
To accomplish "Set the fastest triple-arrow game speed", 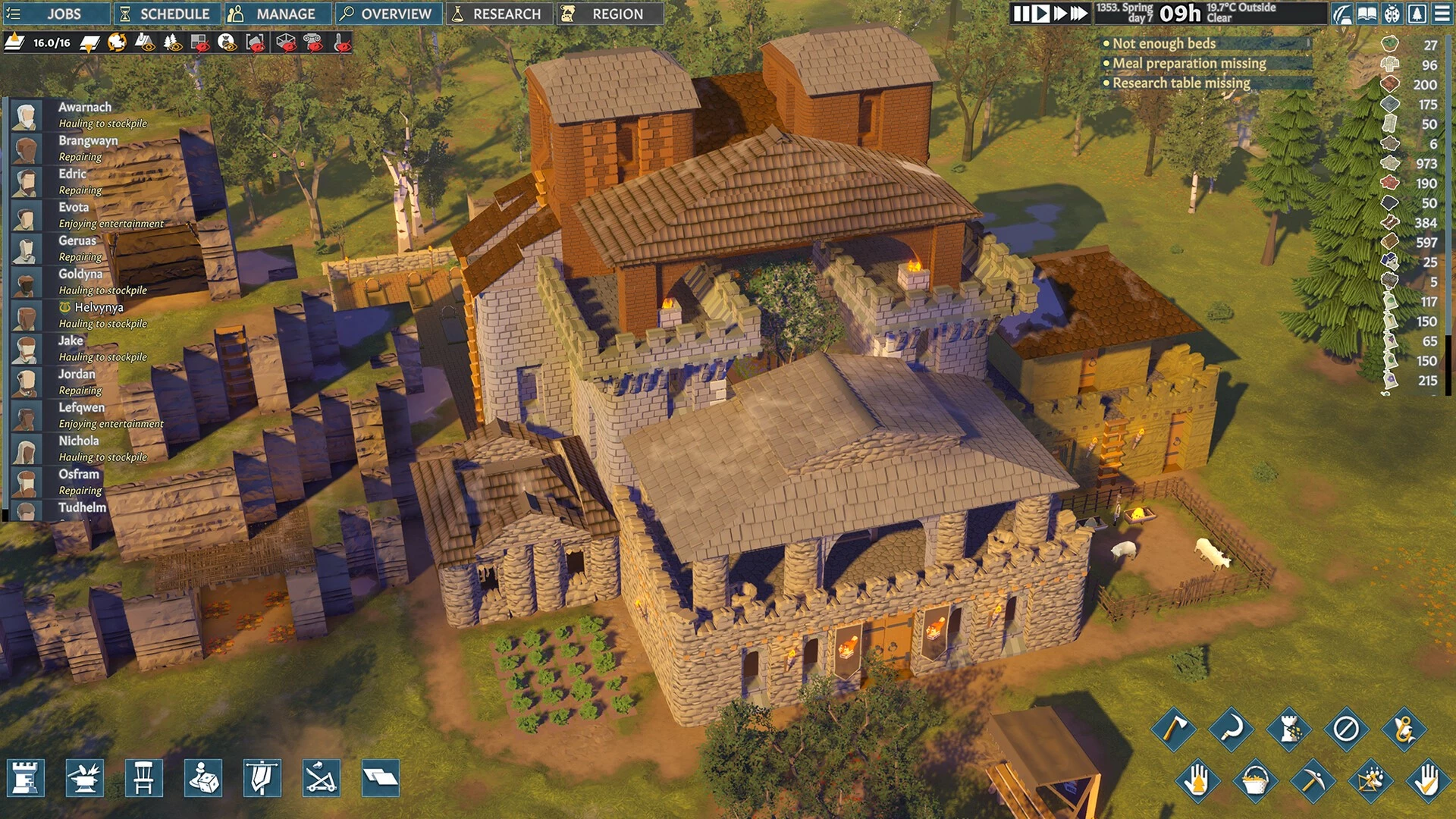I will point(1079,14).
